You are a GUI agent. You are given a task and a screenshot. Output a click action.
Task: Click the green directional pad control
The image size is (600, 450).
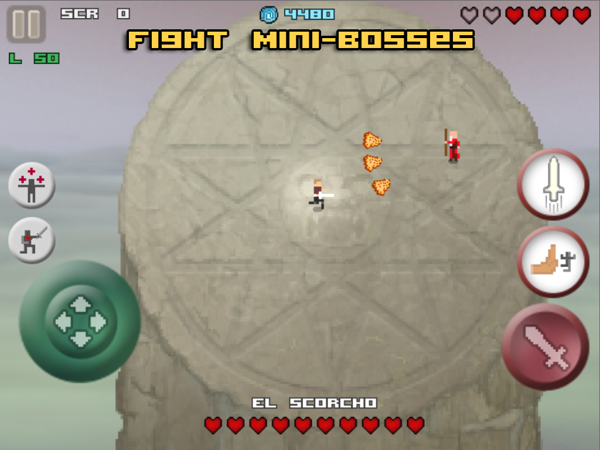[79, 321]
